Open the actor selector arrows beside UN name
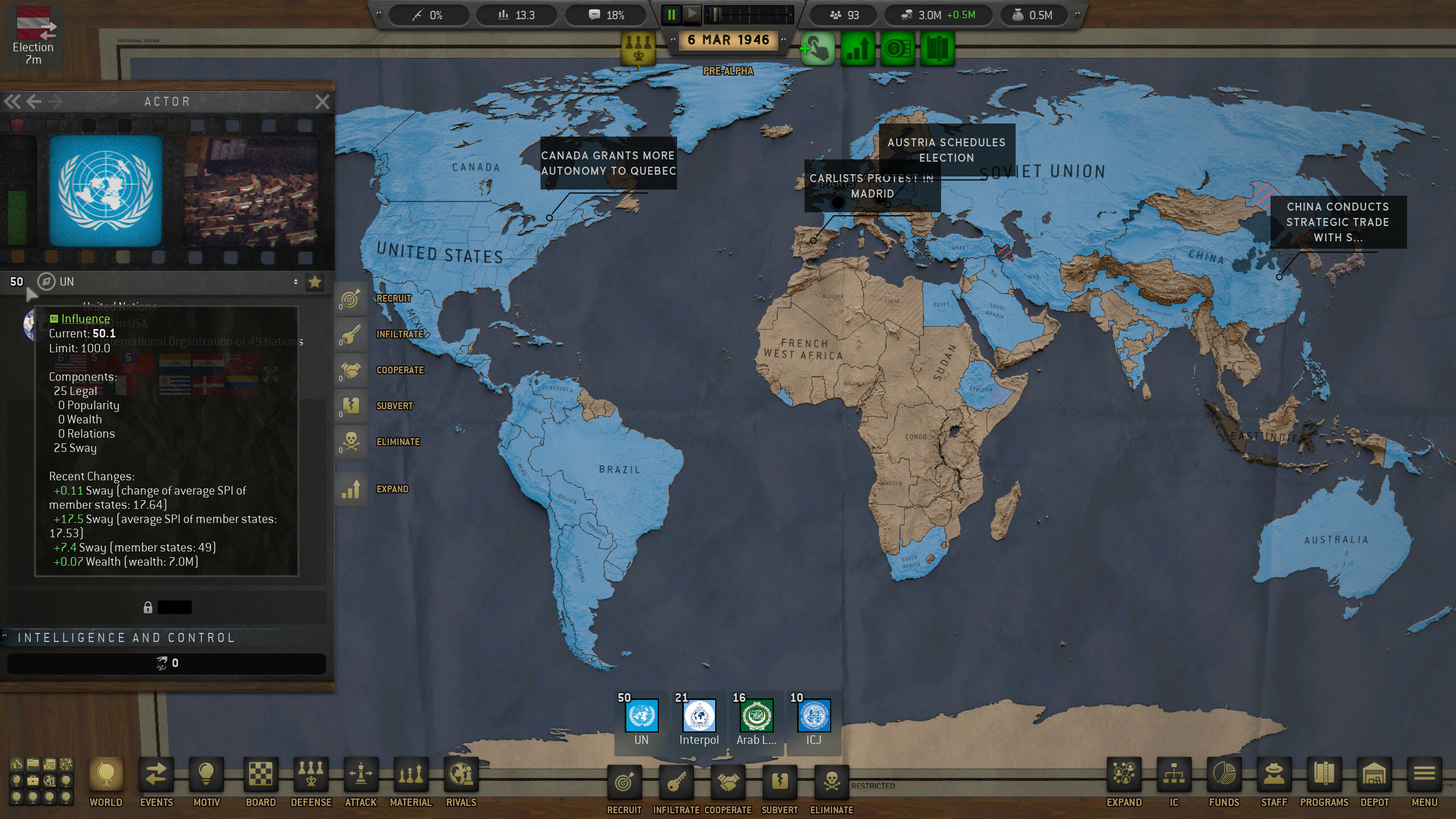This screenshot has height=819, width=1456. click(296, 281)
